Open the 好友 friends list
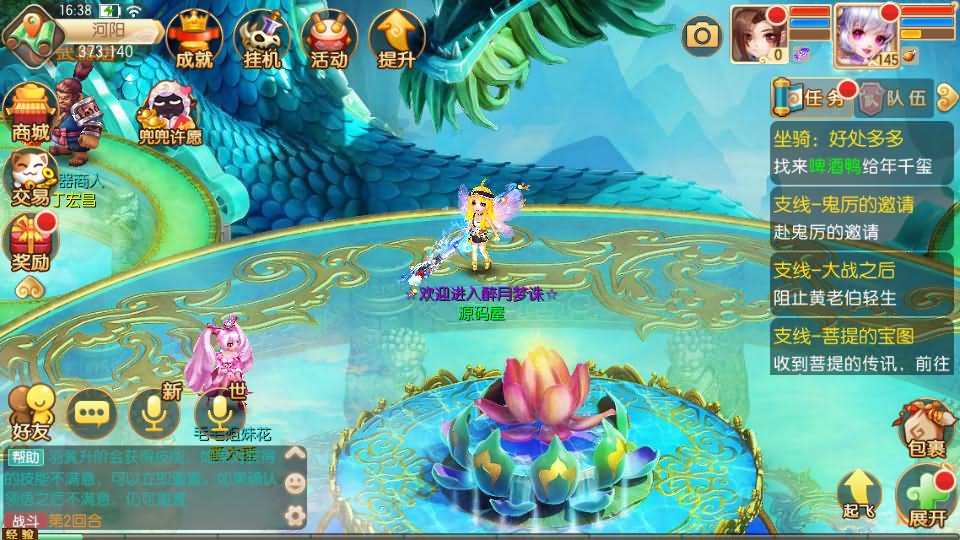 [x=30, y=411]
